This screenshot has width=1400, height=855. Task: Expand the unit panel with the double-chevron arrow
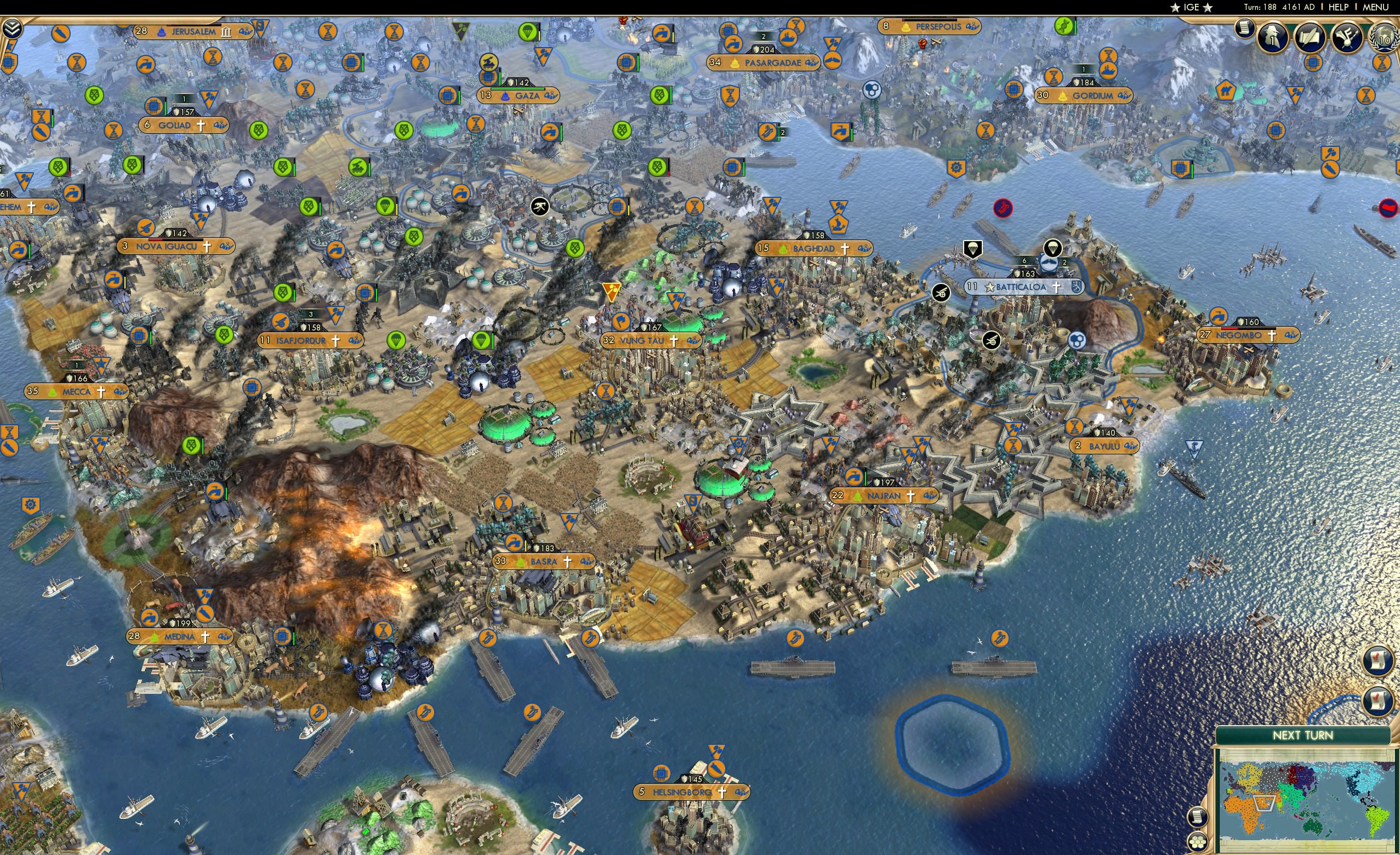click(x=13, y=29)
